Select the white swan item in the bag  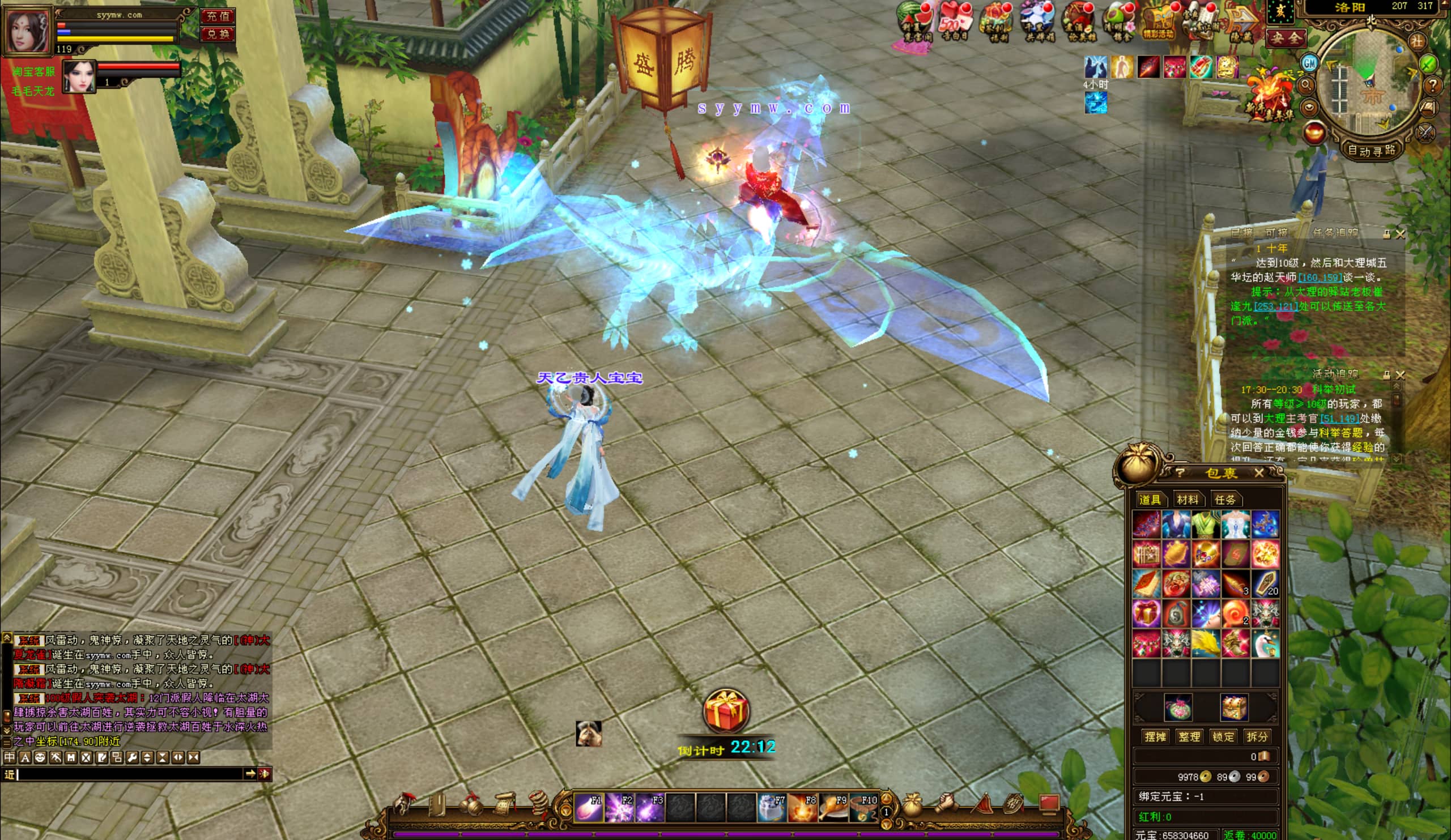[1265, 643]
